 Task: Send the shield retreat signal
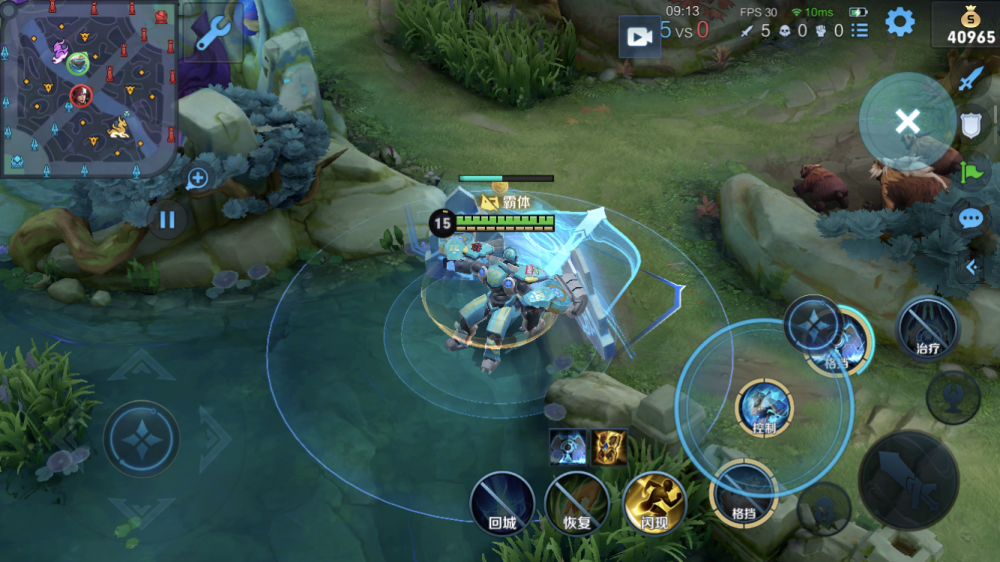point(971,125)
